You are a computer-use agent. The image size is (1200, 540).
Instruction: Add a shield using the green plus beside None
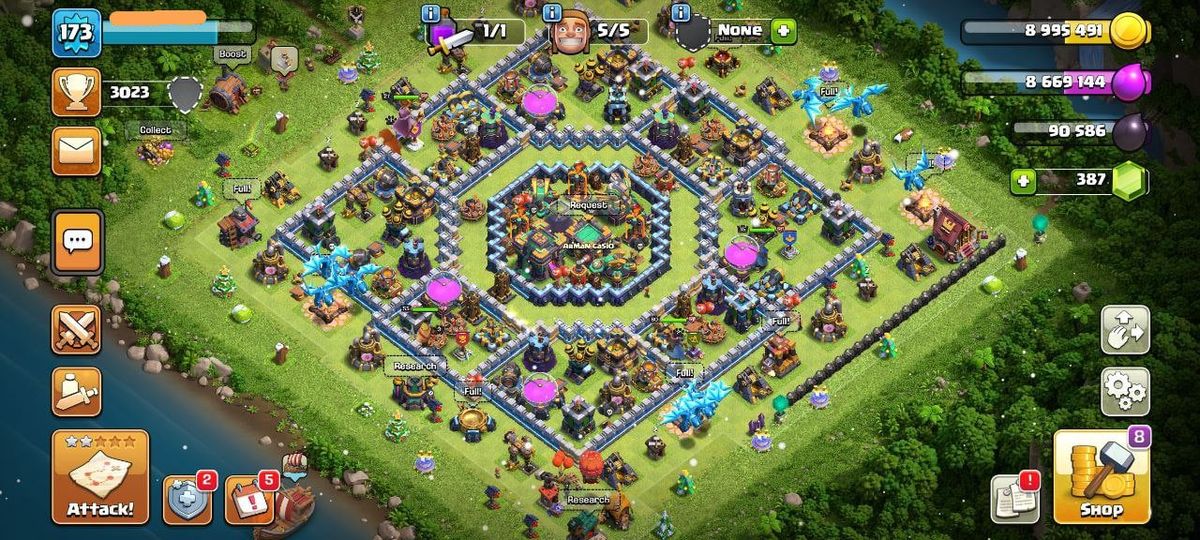tap(783, 31)
